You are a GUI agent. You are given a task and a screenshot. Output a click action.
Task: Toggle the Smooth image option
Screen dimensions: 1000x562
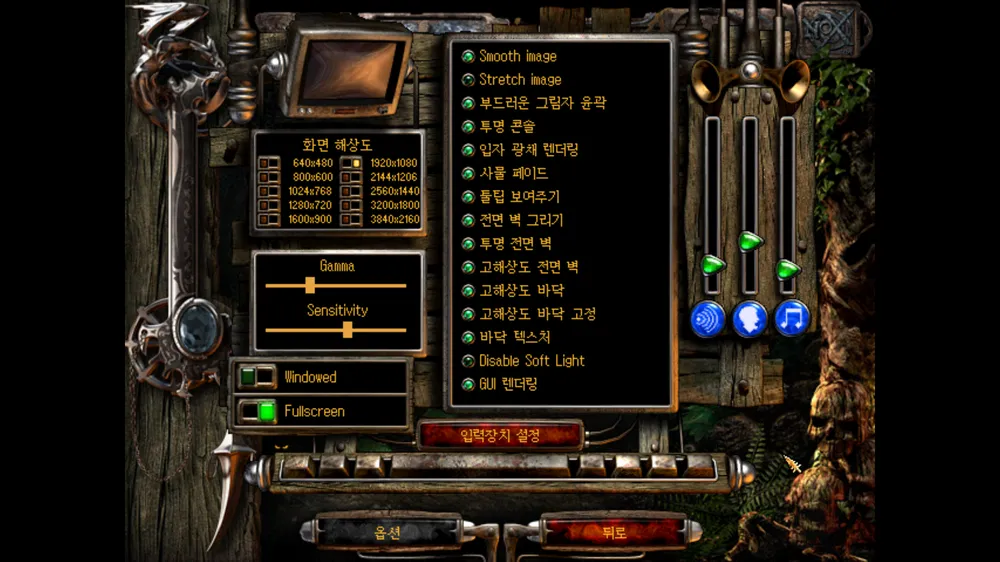pyautogui.click(x=467, y=57)
